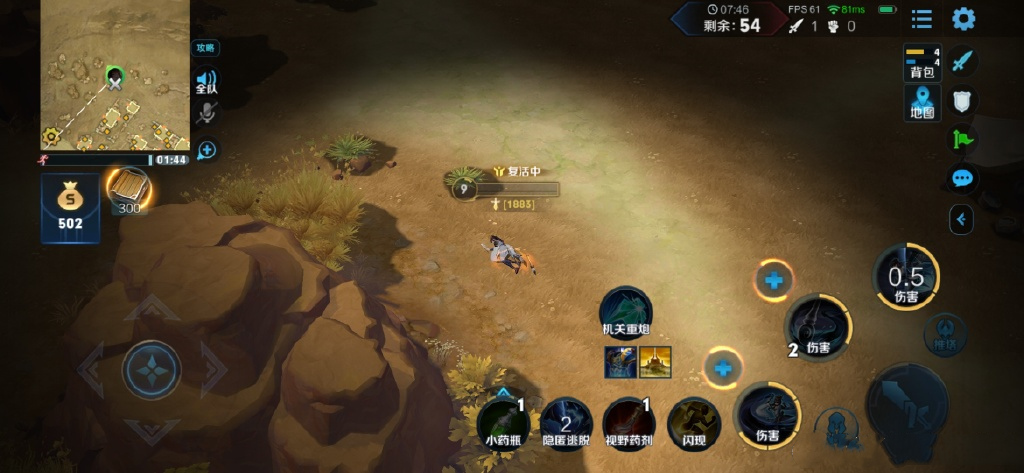This screenshot has width=1024, height=473.
Task: Tap the shield signal icon
Action: point(962,101)
